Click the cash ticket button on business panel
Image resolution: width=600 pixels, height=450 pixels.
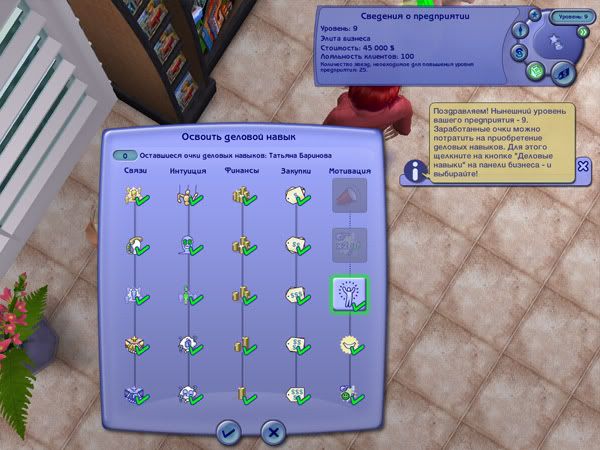(565, 71)
